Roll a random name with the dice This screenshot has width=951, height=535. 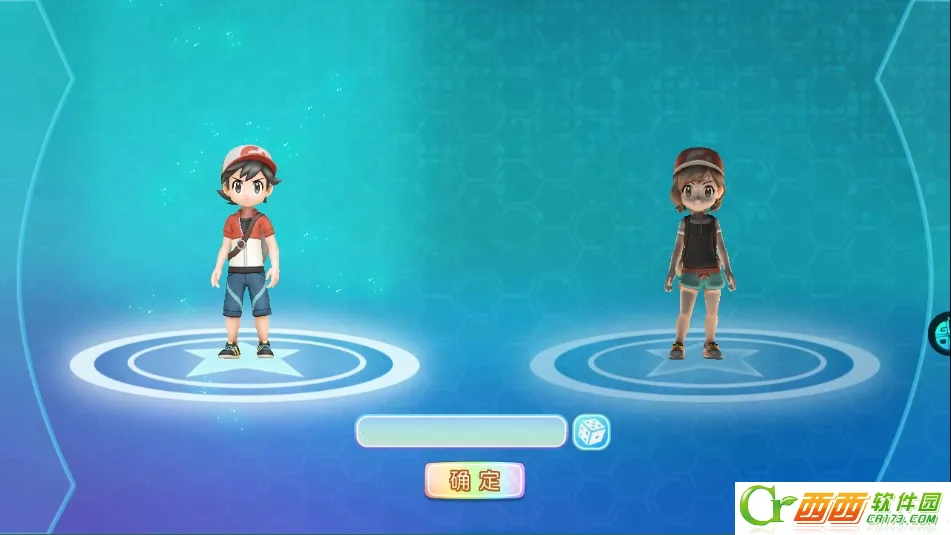pyautogui.click(x=591, y=432)
